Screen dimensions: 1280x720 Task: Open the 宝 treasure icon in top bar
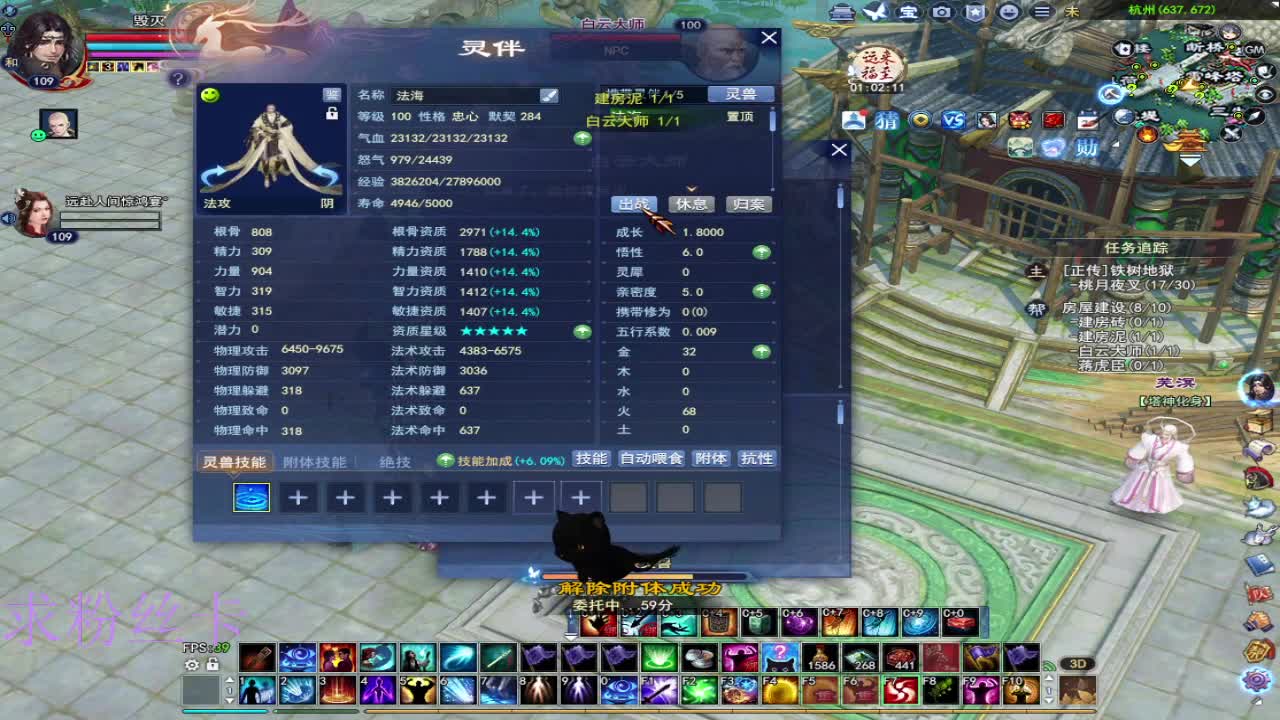click(x=906, y=12)
